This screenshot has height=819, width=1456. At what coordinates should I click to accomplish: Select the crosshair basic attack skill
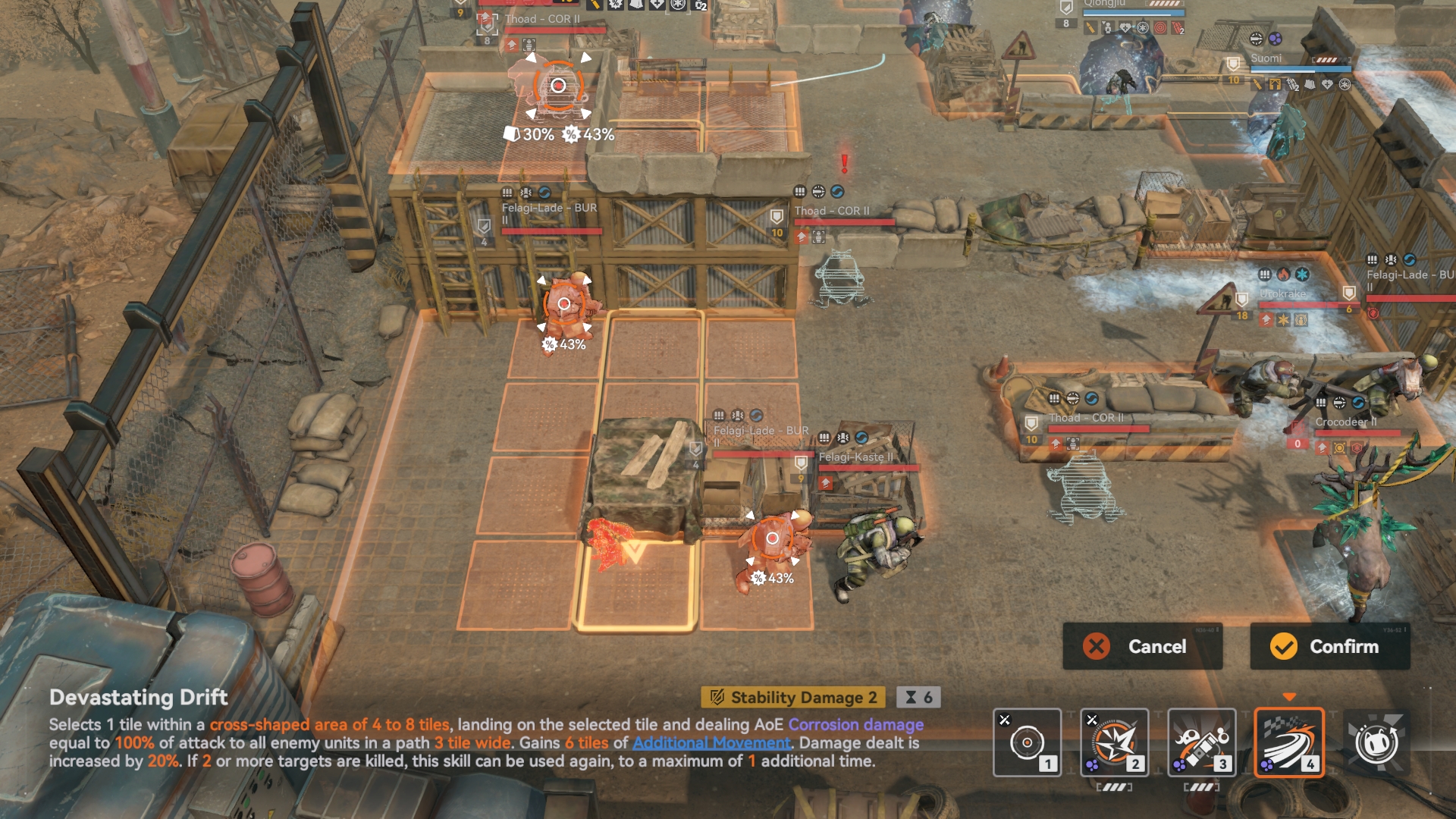(1027, 742)
